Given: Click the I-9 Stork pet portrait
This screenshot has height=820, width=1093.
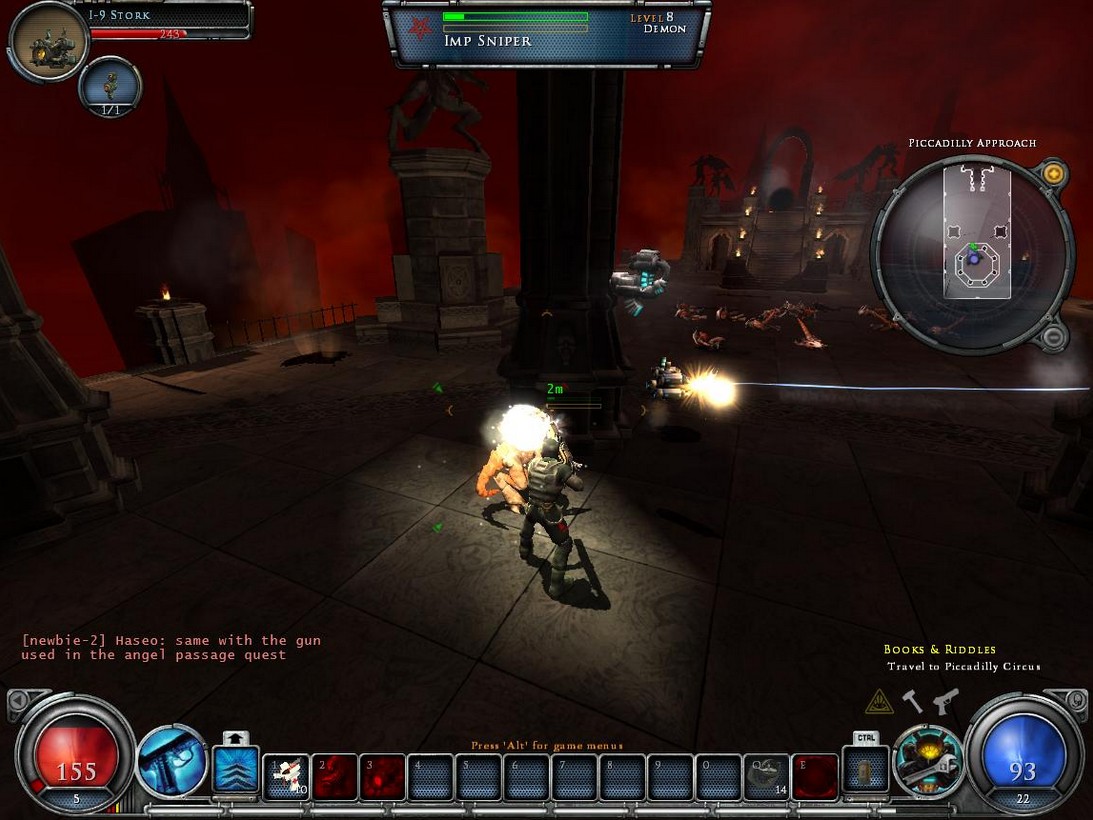Looking at the screenshot, I should (48, 42).
